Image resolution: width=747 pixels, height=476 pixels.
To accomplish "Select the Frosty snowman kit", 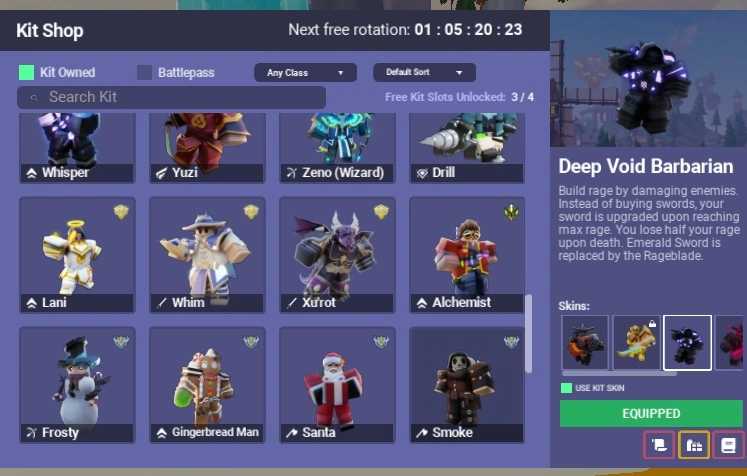I will coord(77,385).
